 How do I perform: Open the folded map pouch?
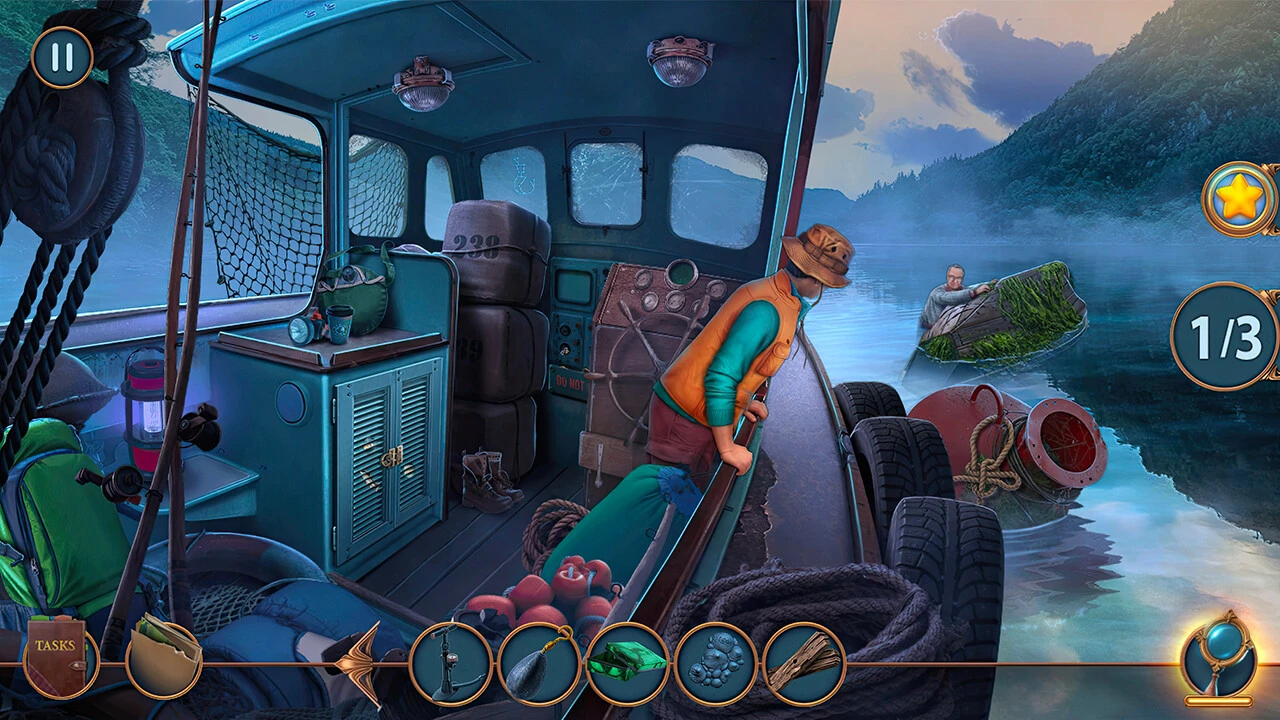coord(164,660)
